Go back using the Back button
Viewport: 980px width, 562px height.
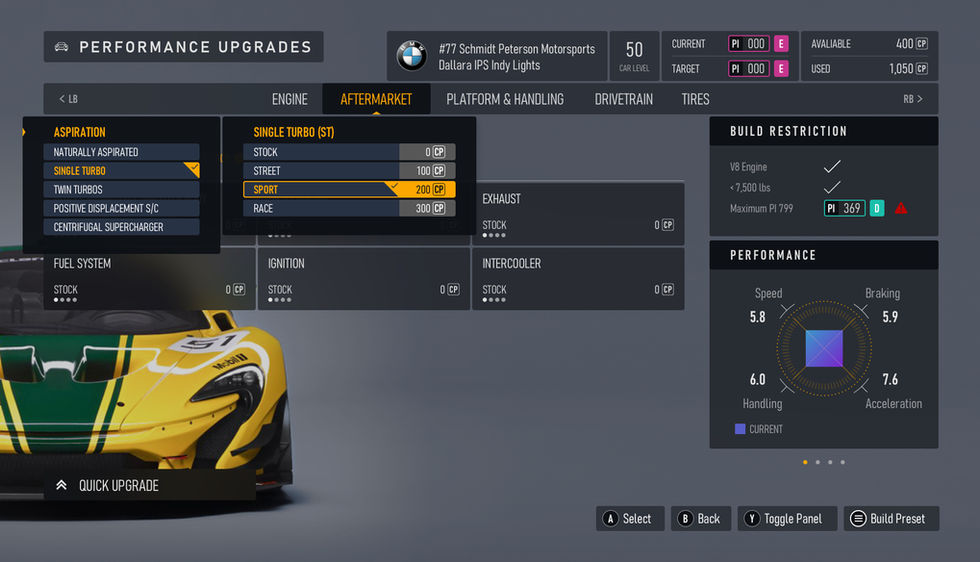pyautogui.click(x=699, y=518)
